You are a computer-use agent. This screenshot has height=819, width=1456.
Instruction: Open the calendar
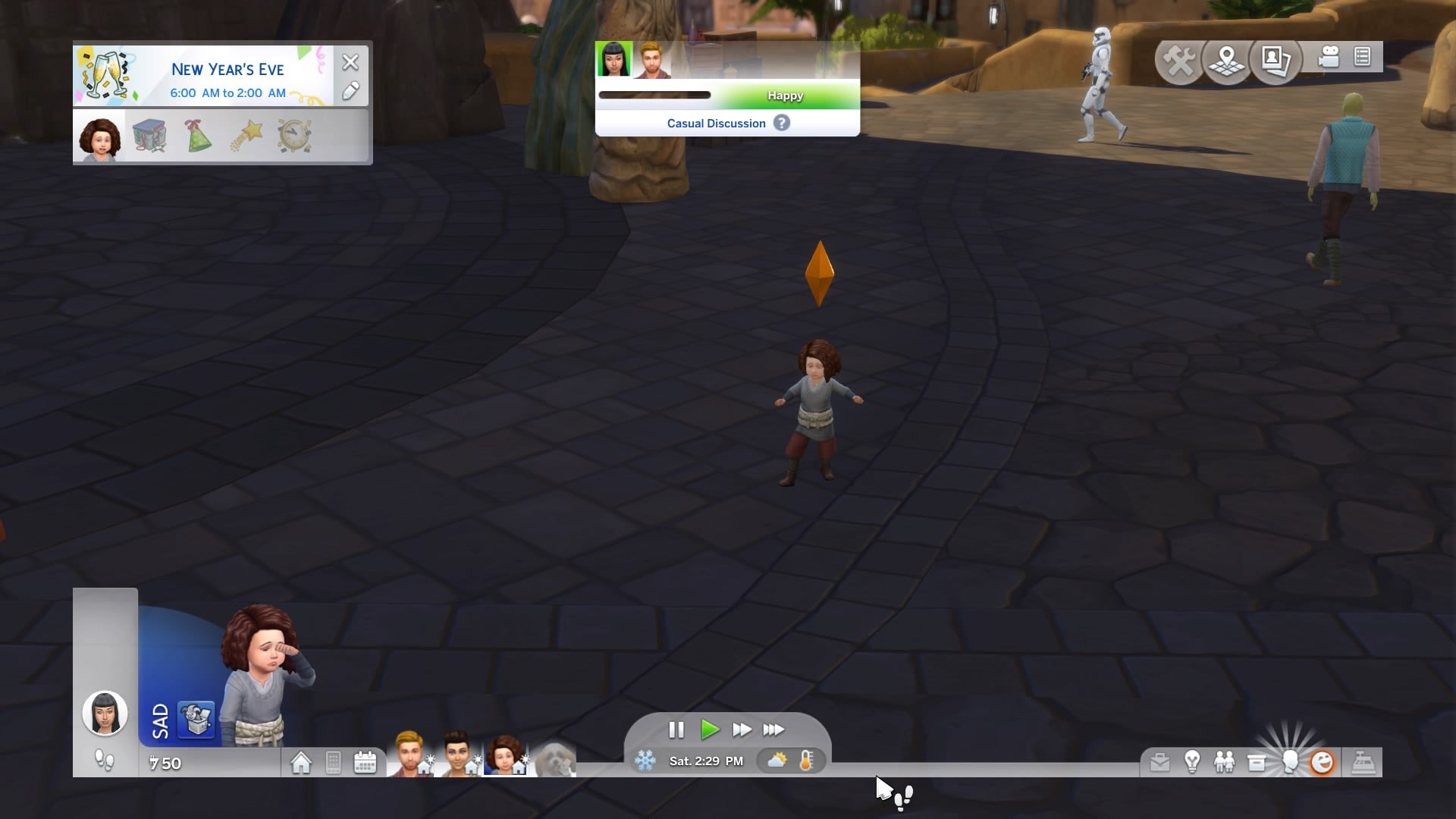365,762
